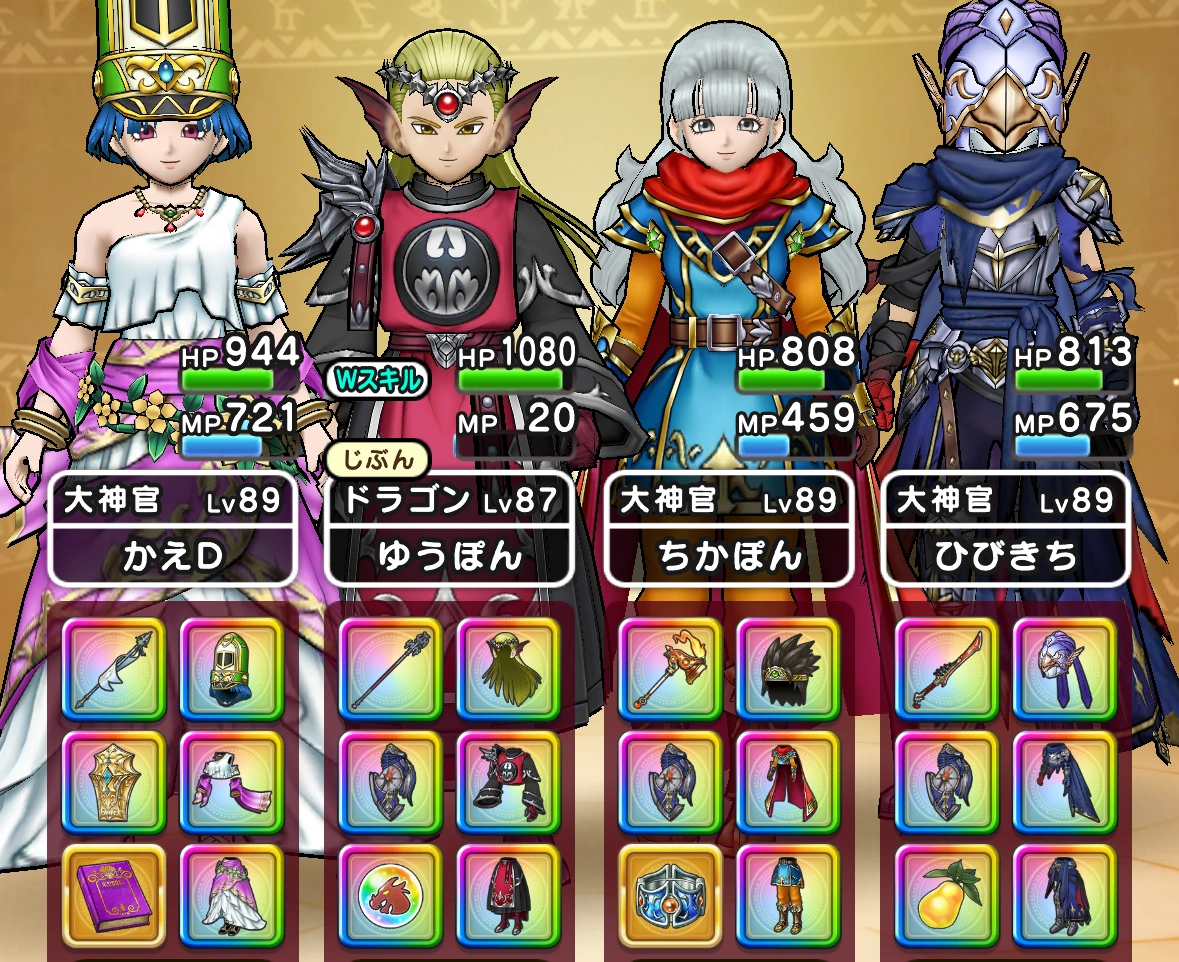Select ゆうぽん's black and red armor top
Viewport: 1179px width, 962px height.
pyautogui.click(x=509, y=782)
